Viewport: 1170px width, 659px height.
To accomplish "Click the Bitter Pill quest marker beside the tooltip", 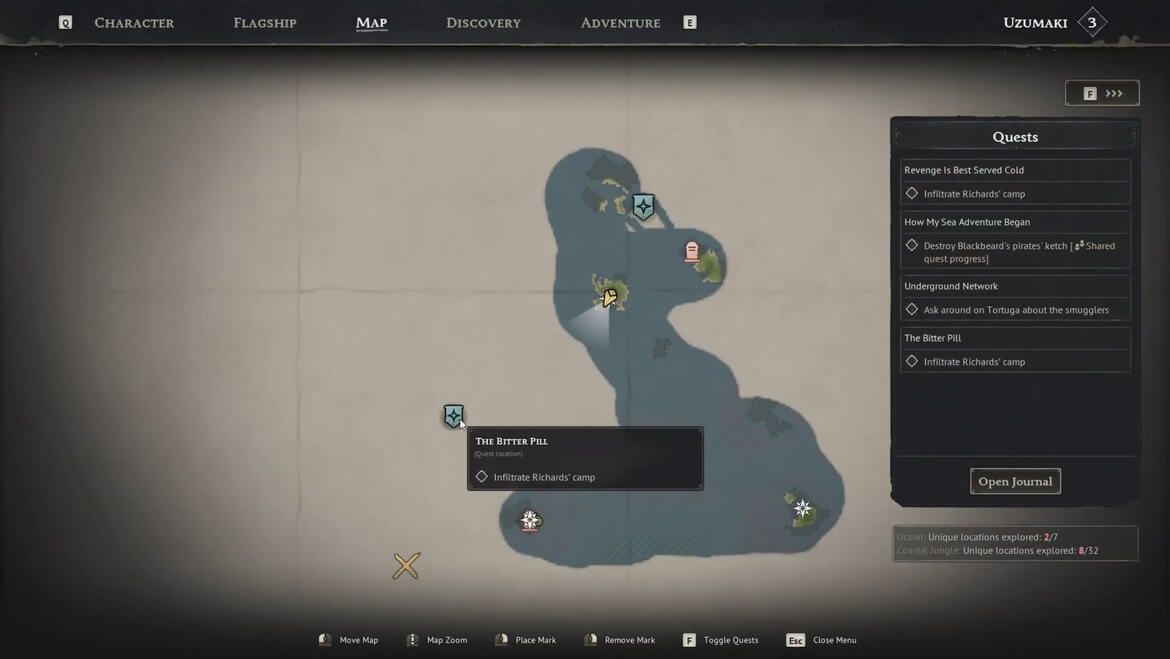I will tap(453, 416).
